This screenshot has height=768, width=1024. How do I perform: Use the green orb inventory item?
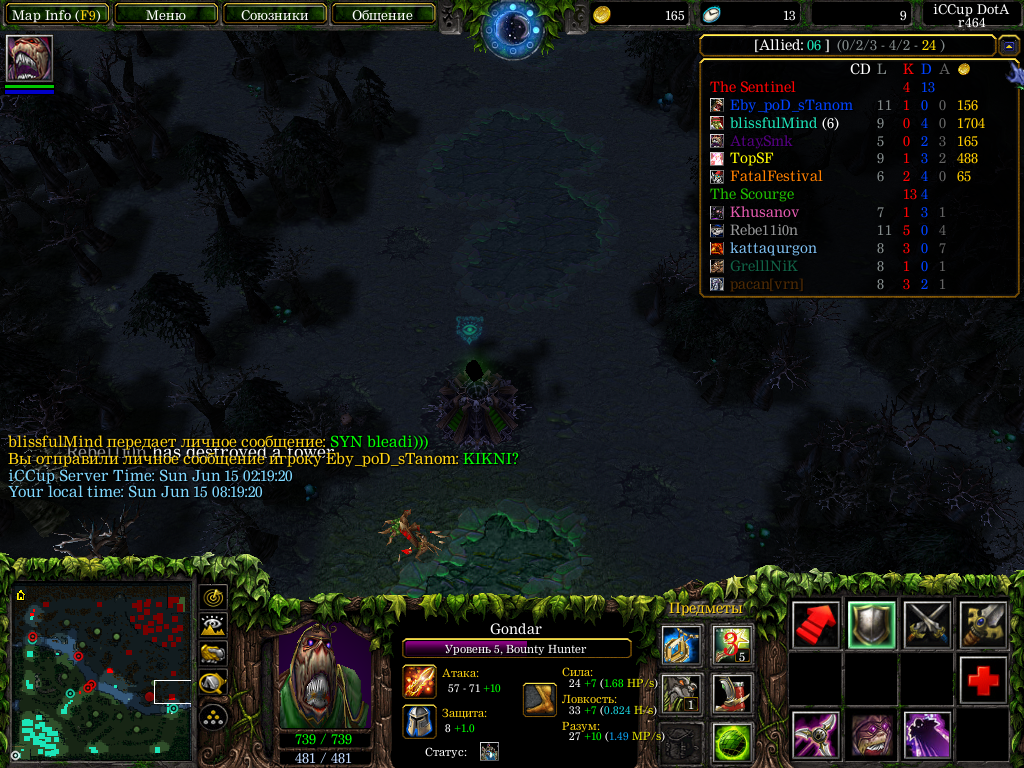tap(732, 742)
